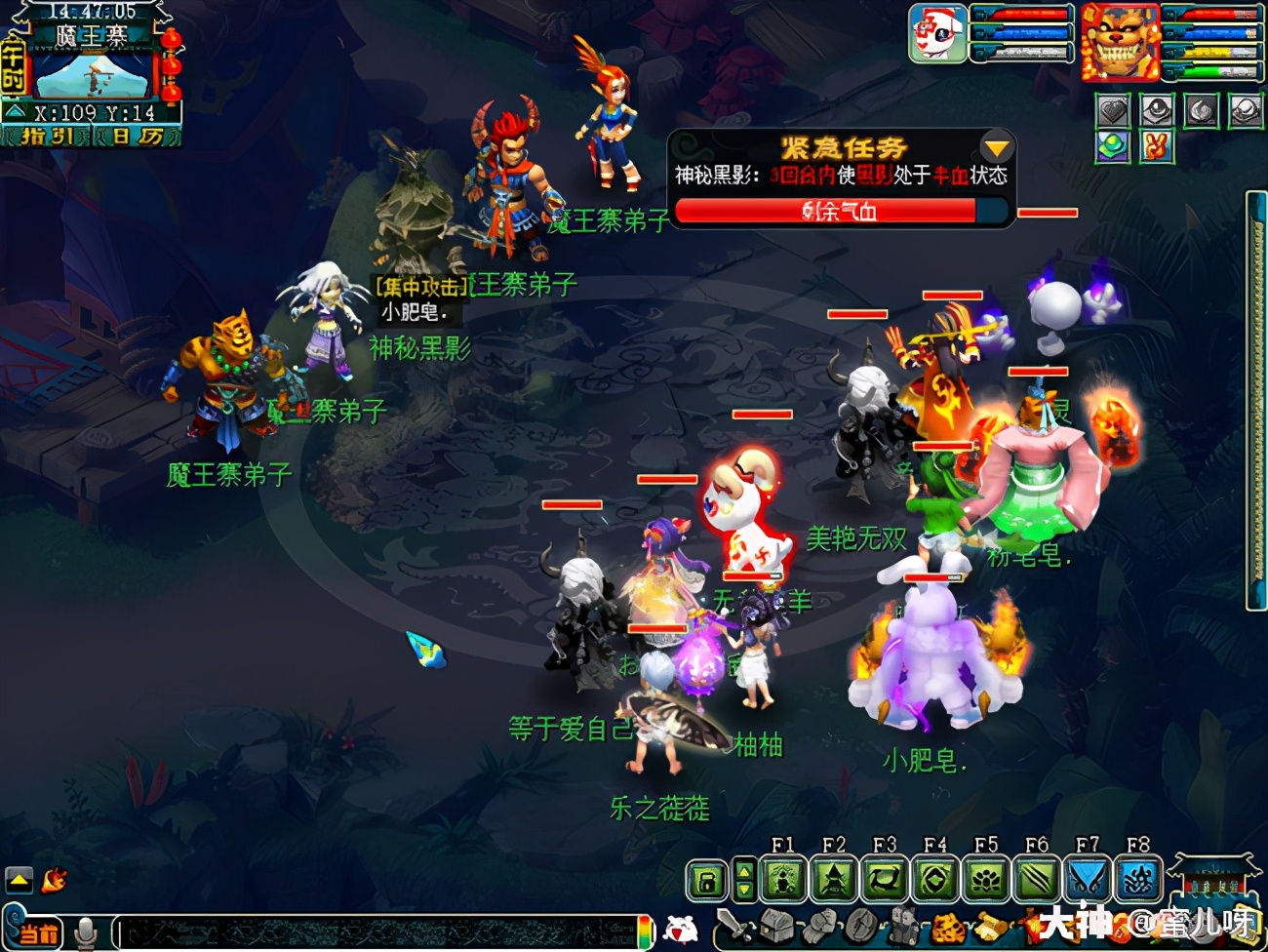Image resolution: width=1268 pixels, height=952 pixels.
Task: Click the microphone voice chat button
Action: coord(86,932)
